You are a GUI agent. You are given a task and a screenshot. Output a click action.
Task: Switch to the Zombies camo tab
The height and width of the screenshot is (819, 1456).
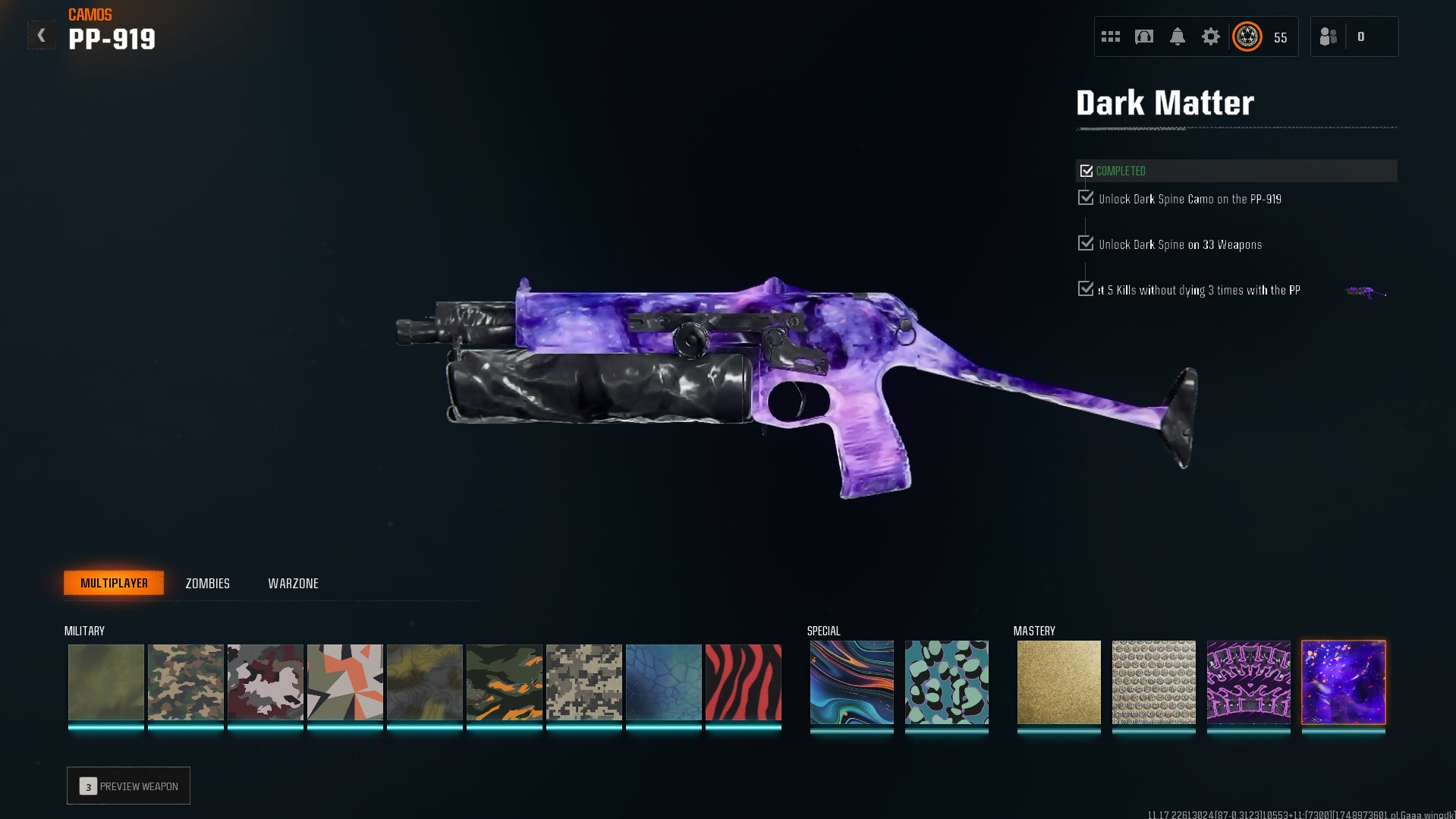(x=207, y=584)
